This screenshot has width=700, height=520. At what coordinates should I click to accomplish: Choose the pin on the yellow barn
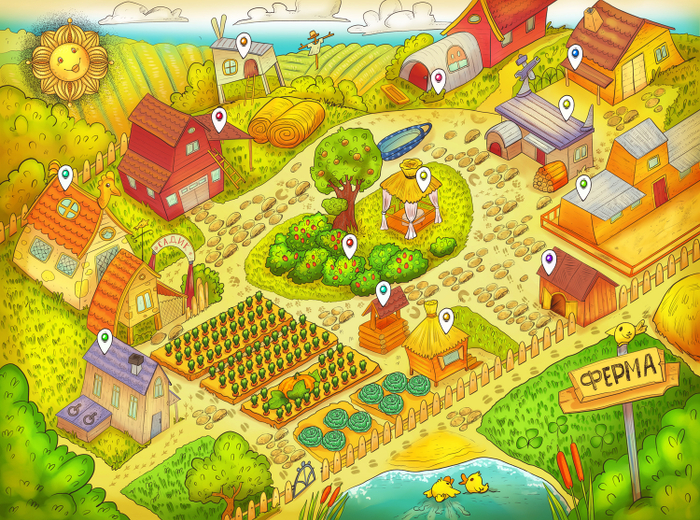click(x=575, y=56)
